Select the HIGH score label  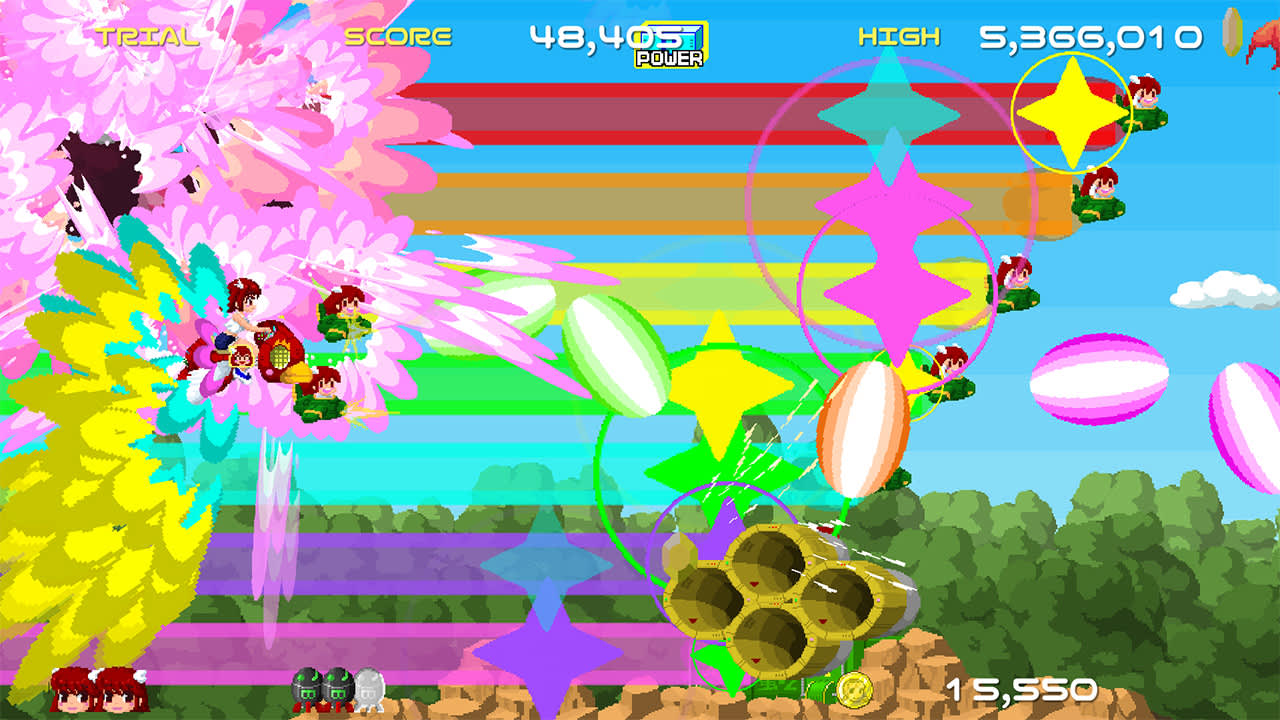(898, 38)
